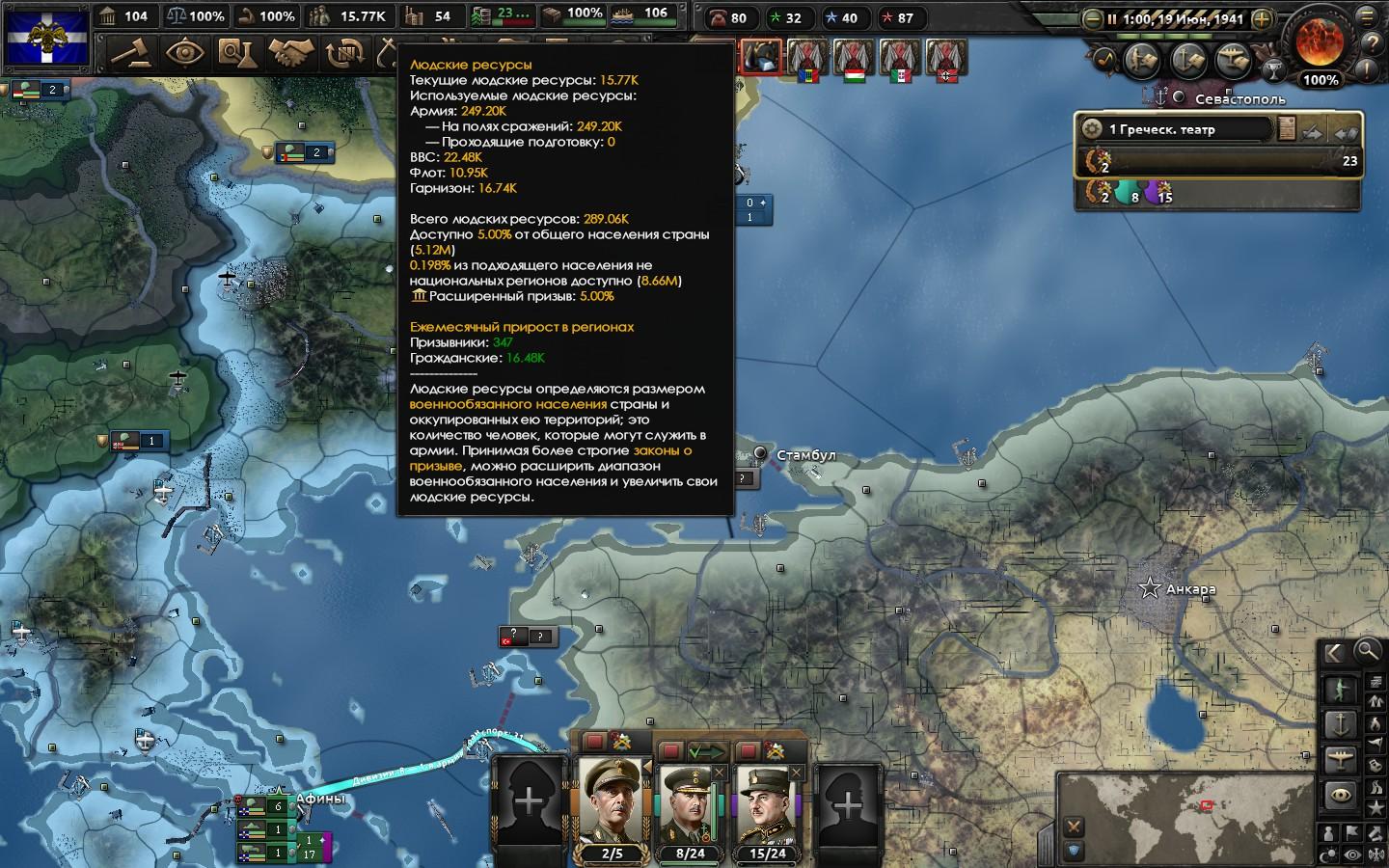Add a new army using the right empty commander slot
The image size is (1389, 868).
[848, 805]
